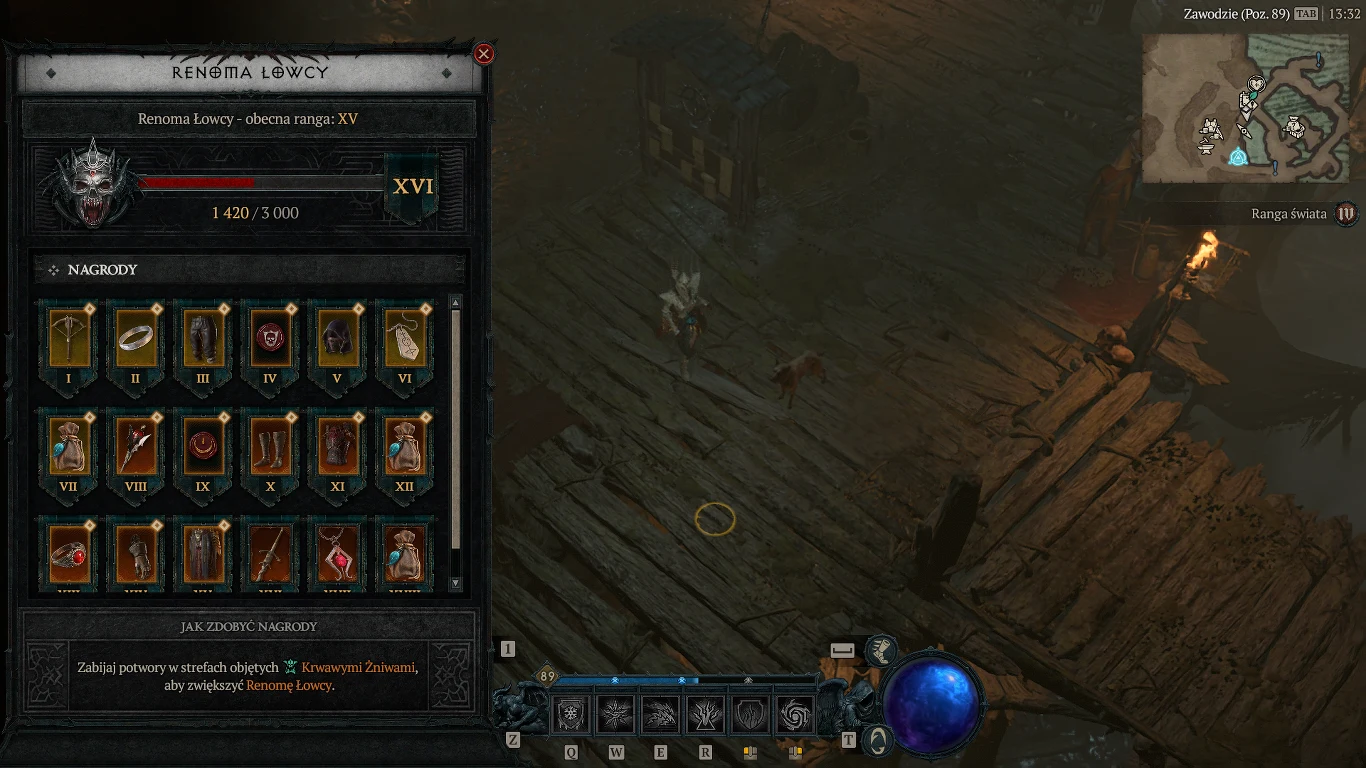Pick the rank V hood reward
Image resolution: width=1366 pixels, height=768 pixels.
tap(337, 338)
